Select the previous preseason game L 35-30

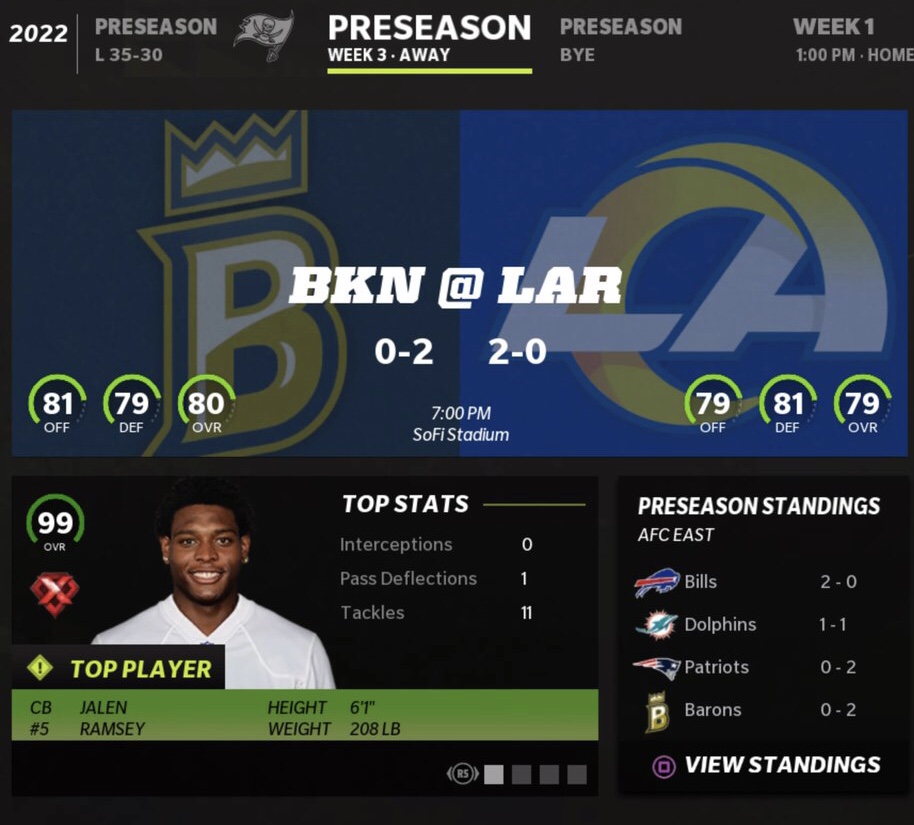pos(155,40)
